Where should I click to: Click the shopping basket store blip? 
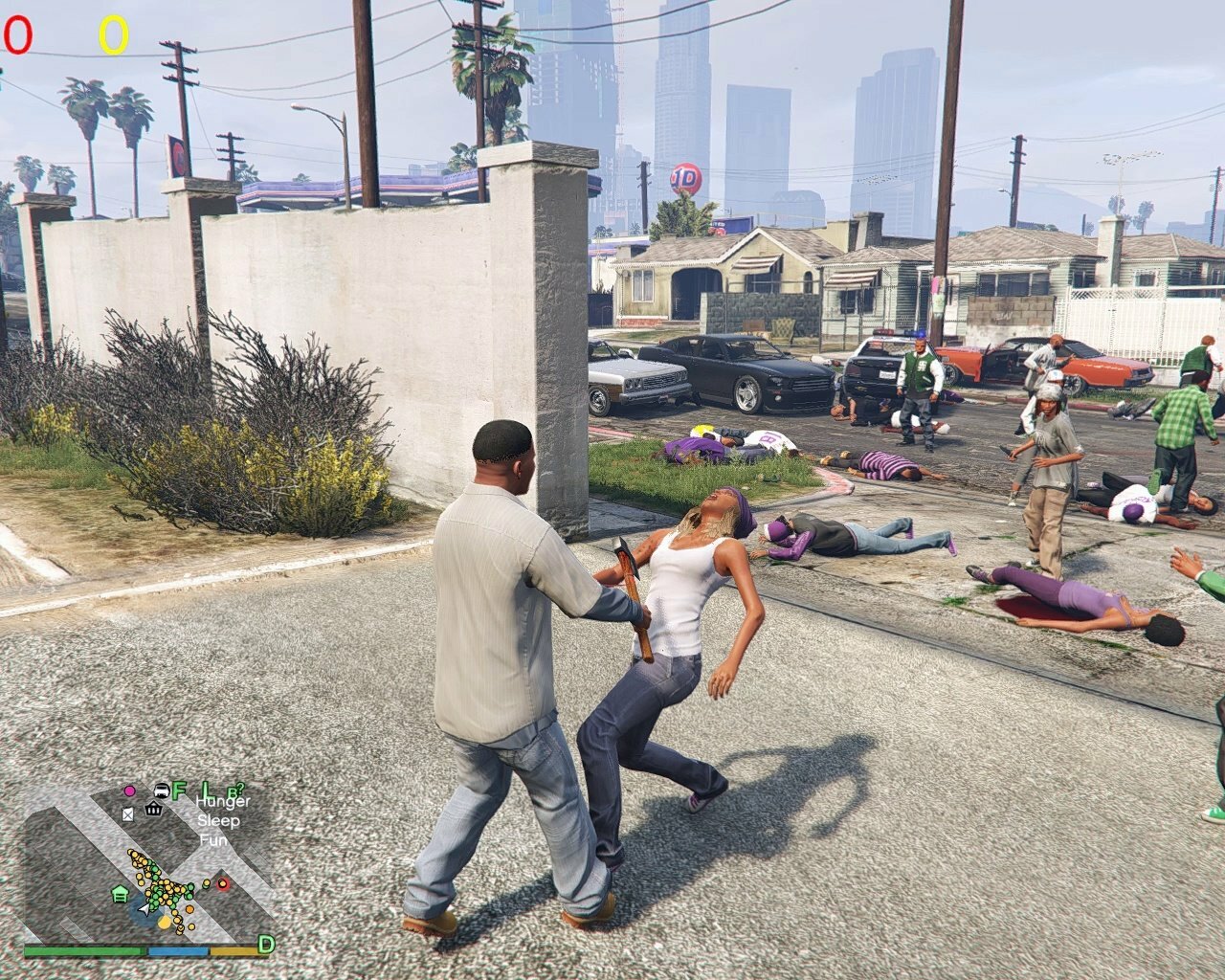153,810
